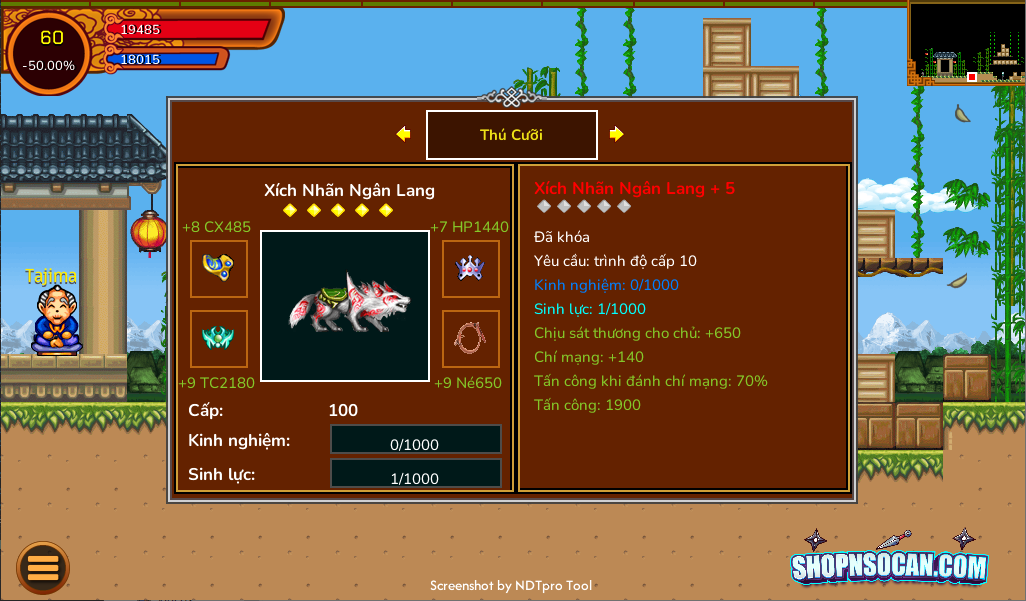Switch to the next tab with right arrow

click(x=617, y=134)
